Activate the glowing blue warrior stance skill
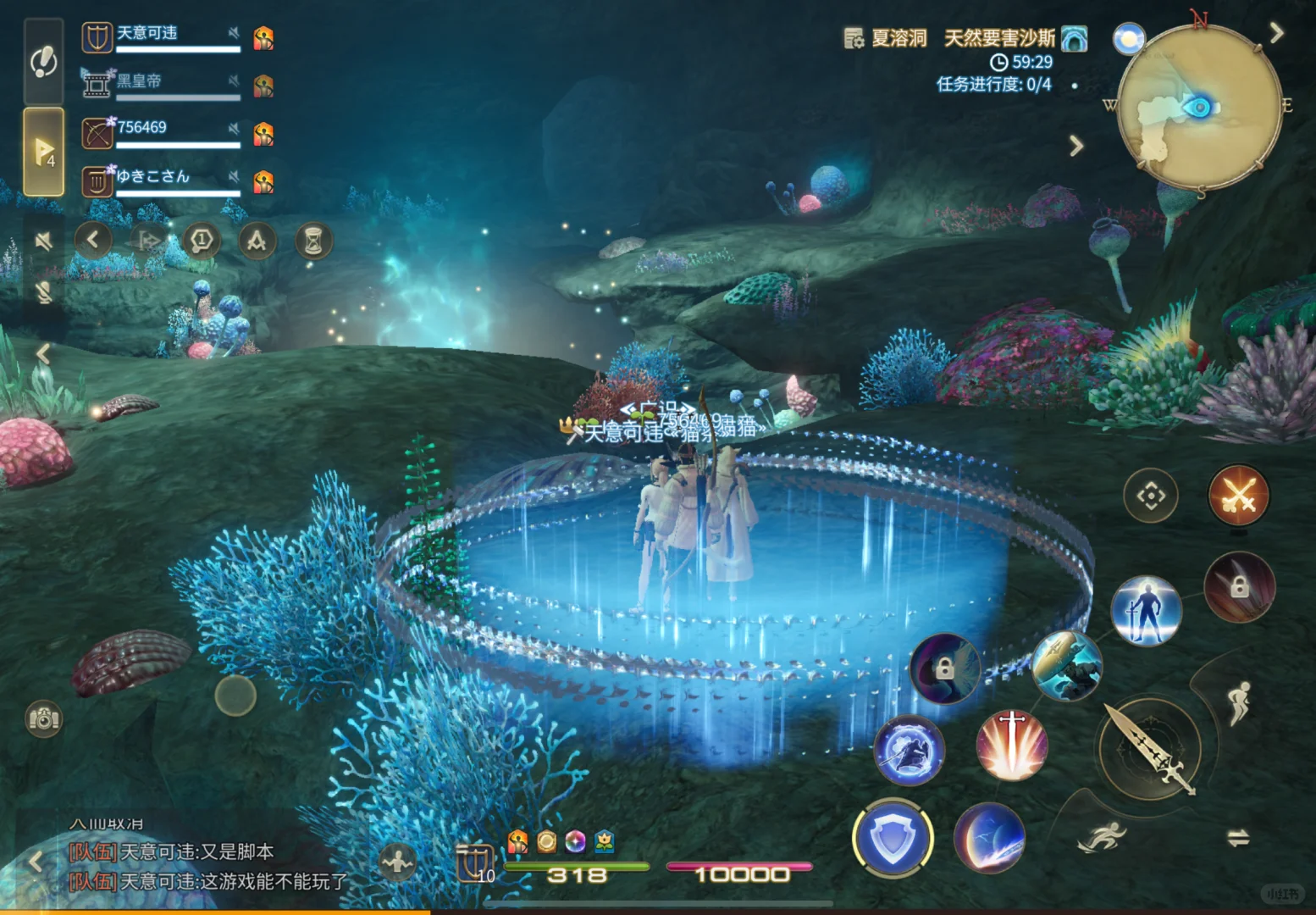Viewport: 1316px width, 915px height. (x=1147, y=611)
